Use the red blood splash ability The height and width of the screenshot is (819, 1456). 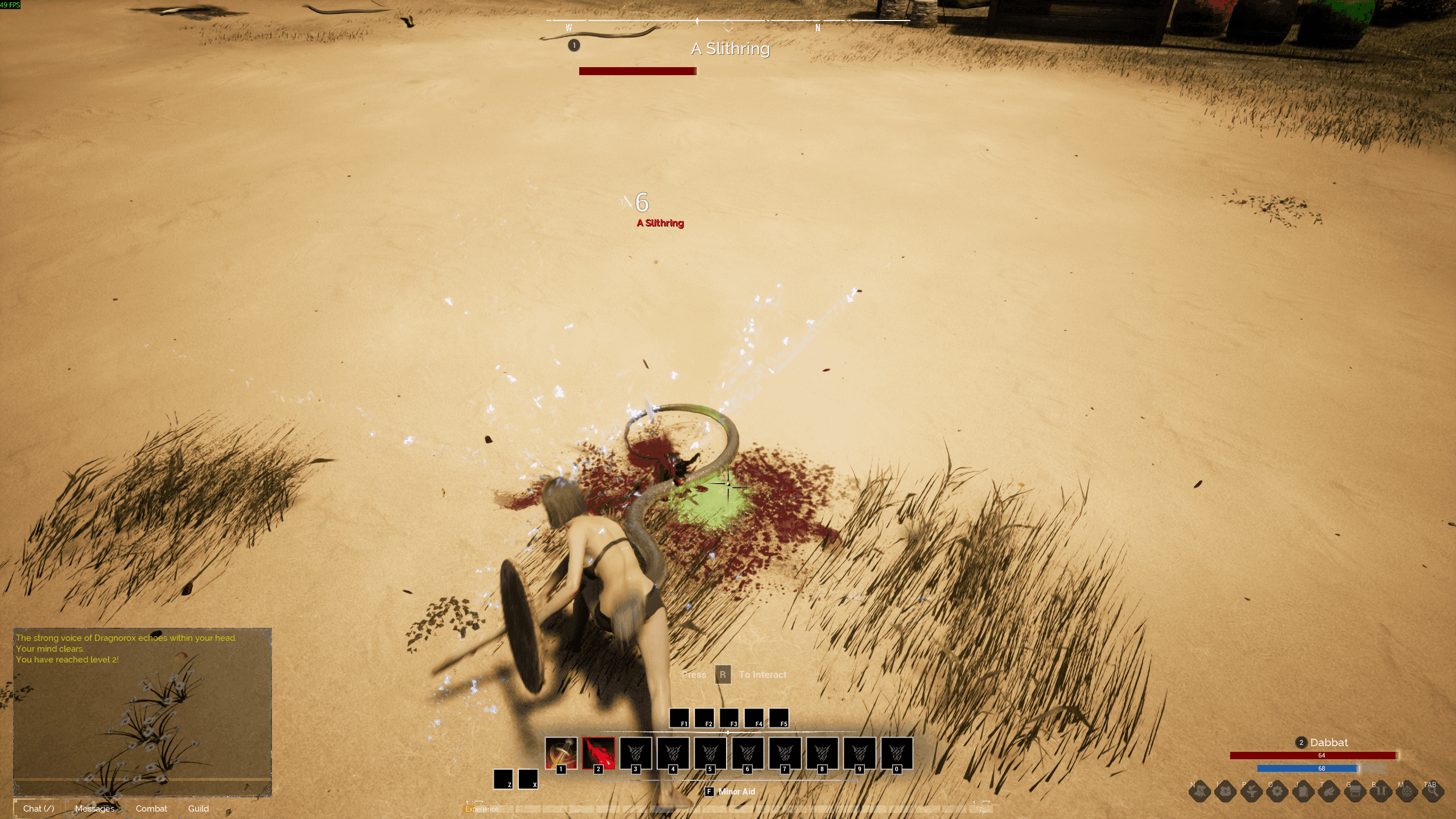pos(599,753)
